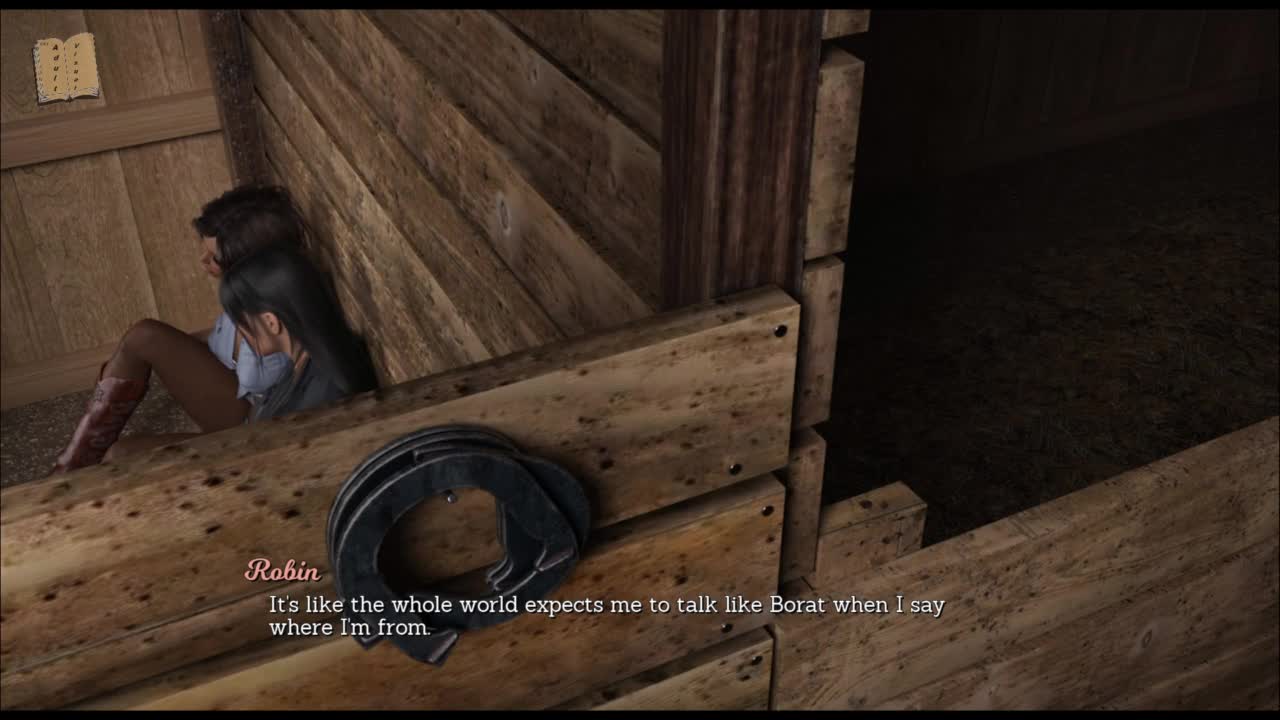Viewport: 1280px width, 720px height.
Task: Open the journal book icon
Action: 66,68
